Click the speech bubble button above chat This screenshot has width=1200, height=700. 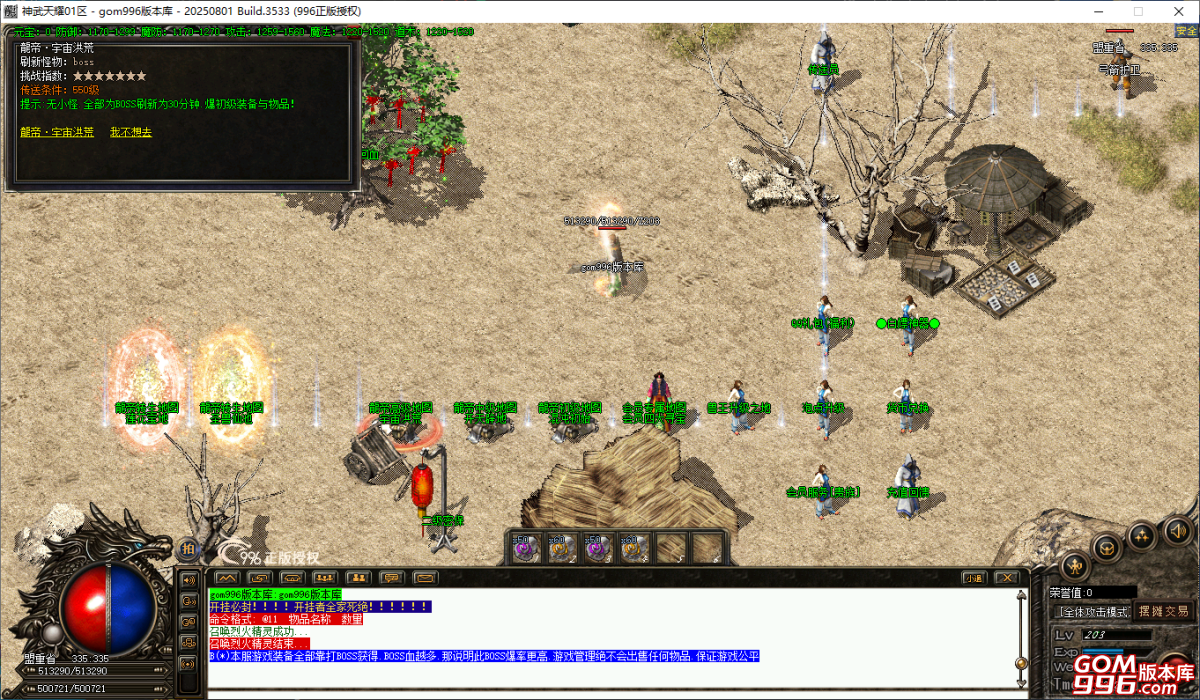tap(392, 578)
